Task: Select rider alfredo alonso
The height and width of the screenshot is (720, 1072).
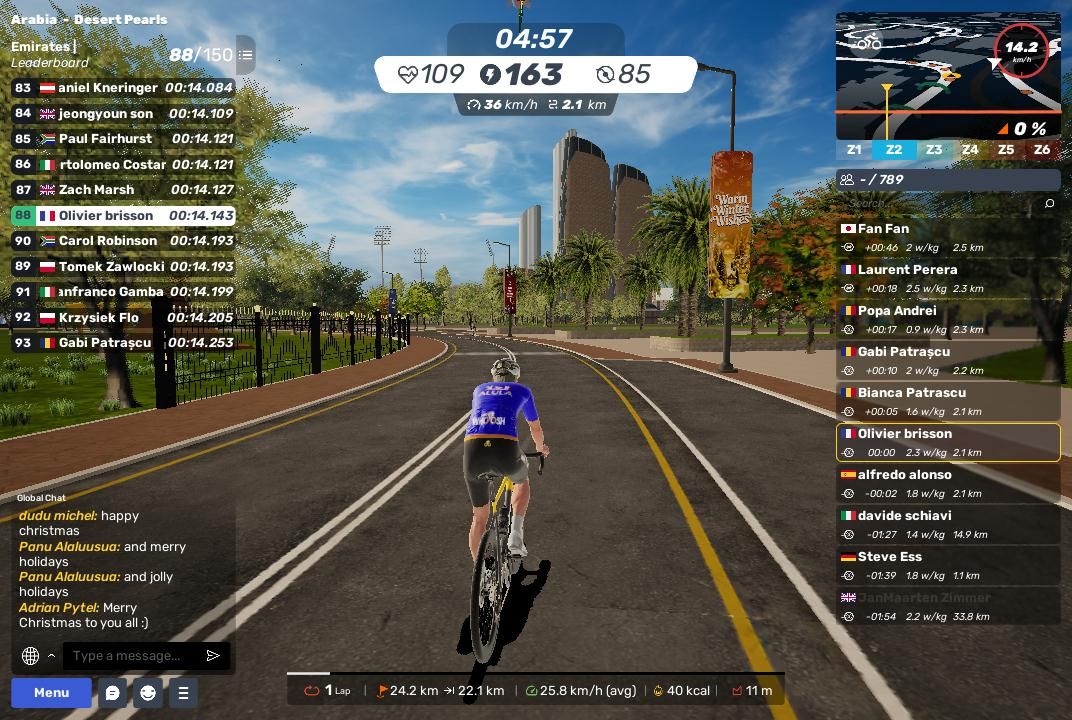Action: tap(948, 483)
